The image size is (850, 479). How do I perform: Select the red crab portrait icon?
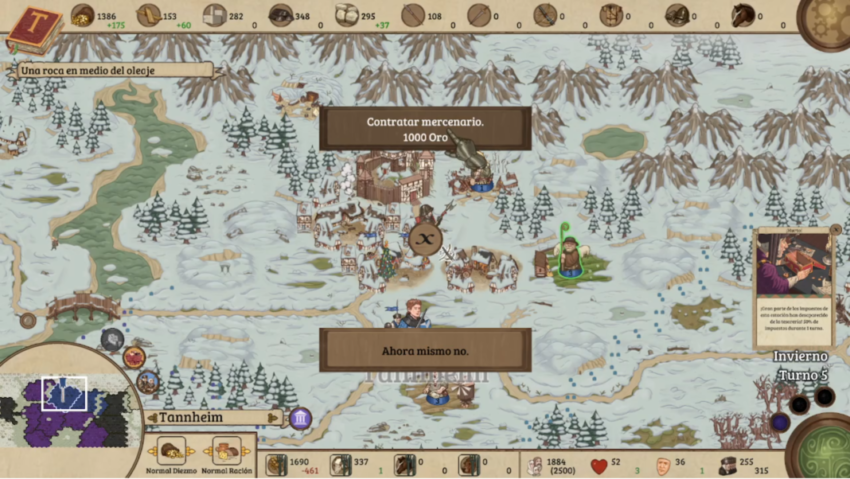click(134, 357)
